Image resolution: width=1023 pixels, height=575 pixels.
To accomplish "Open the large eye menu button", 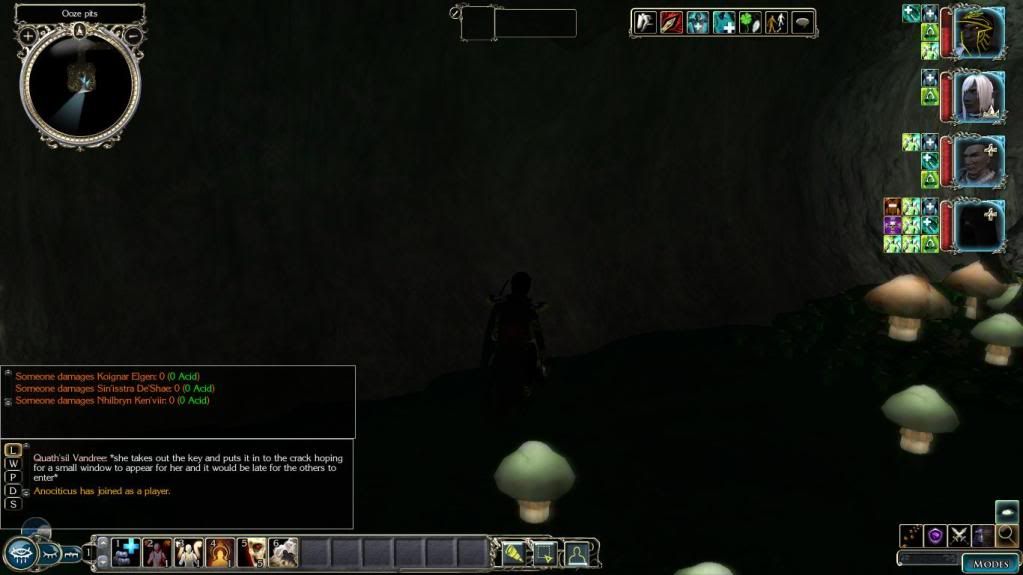I will click(x=21, y=553).
